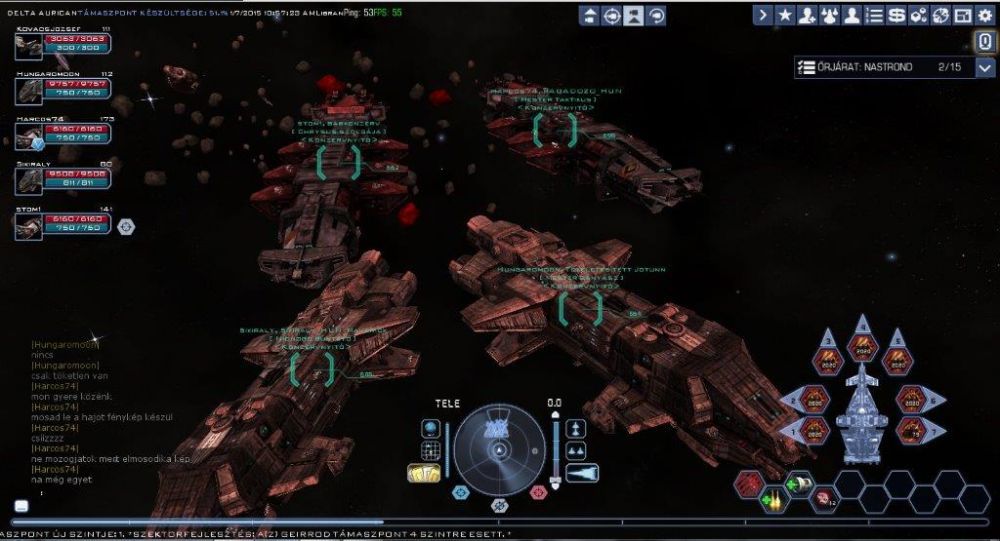Click the blue target hexagon below radar
Image resolution: width=1000 pixels, height=541 pixels.
461,492
